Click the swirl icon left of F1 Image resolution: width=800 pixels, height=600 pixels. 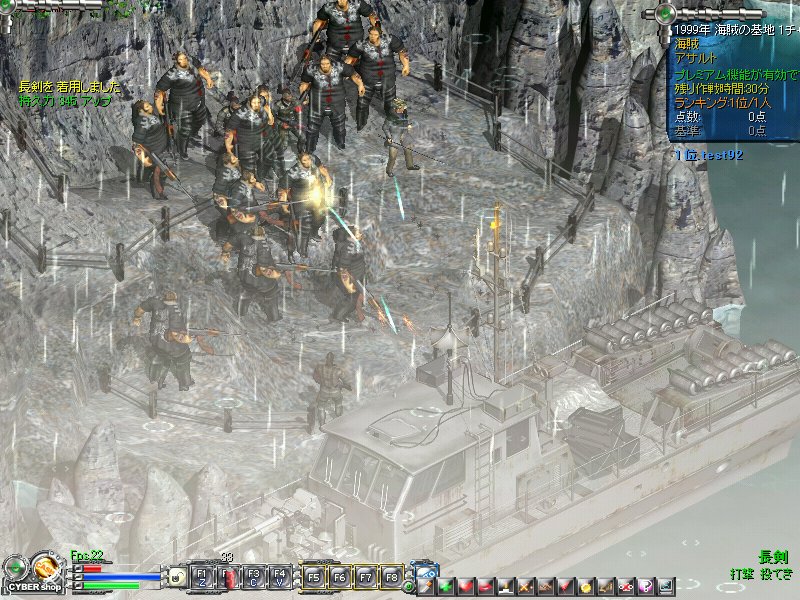(176, 577)
